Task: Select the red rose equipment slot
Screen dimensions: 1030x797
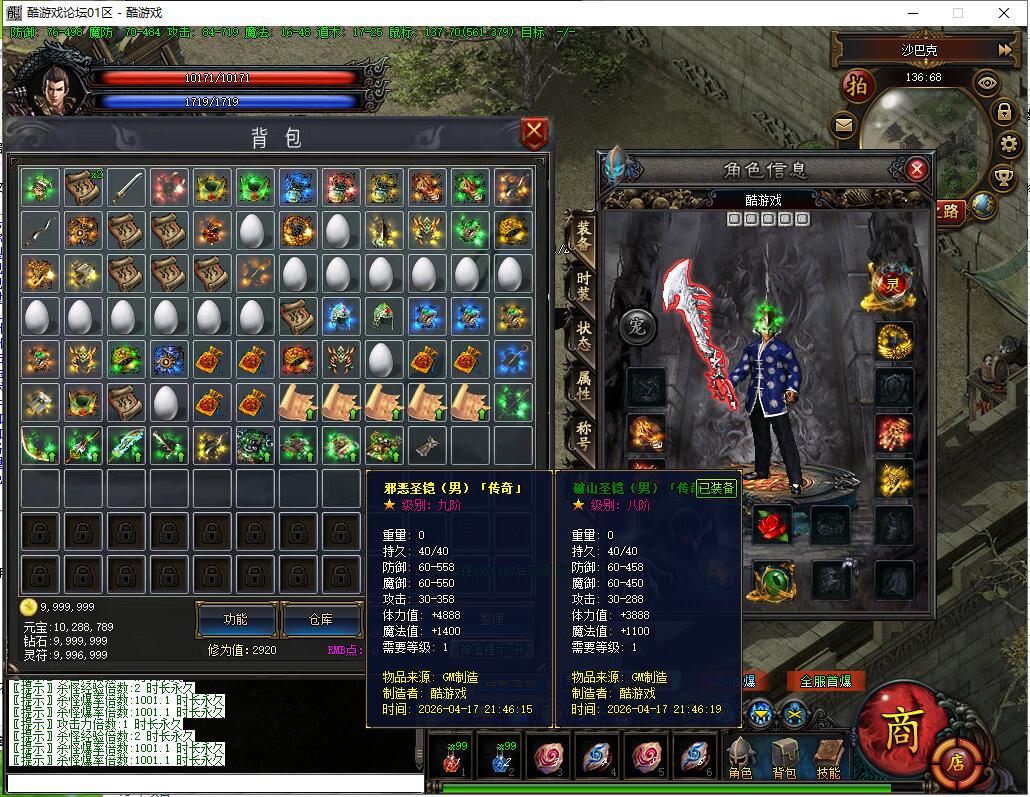Action: point(771,523)
